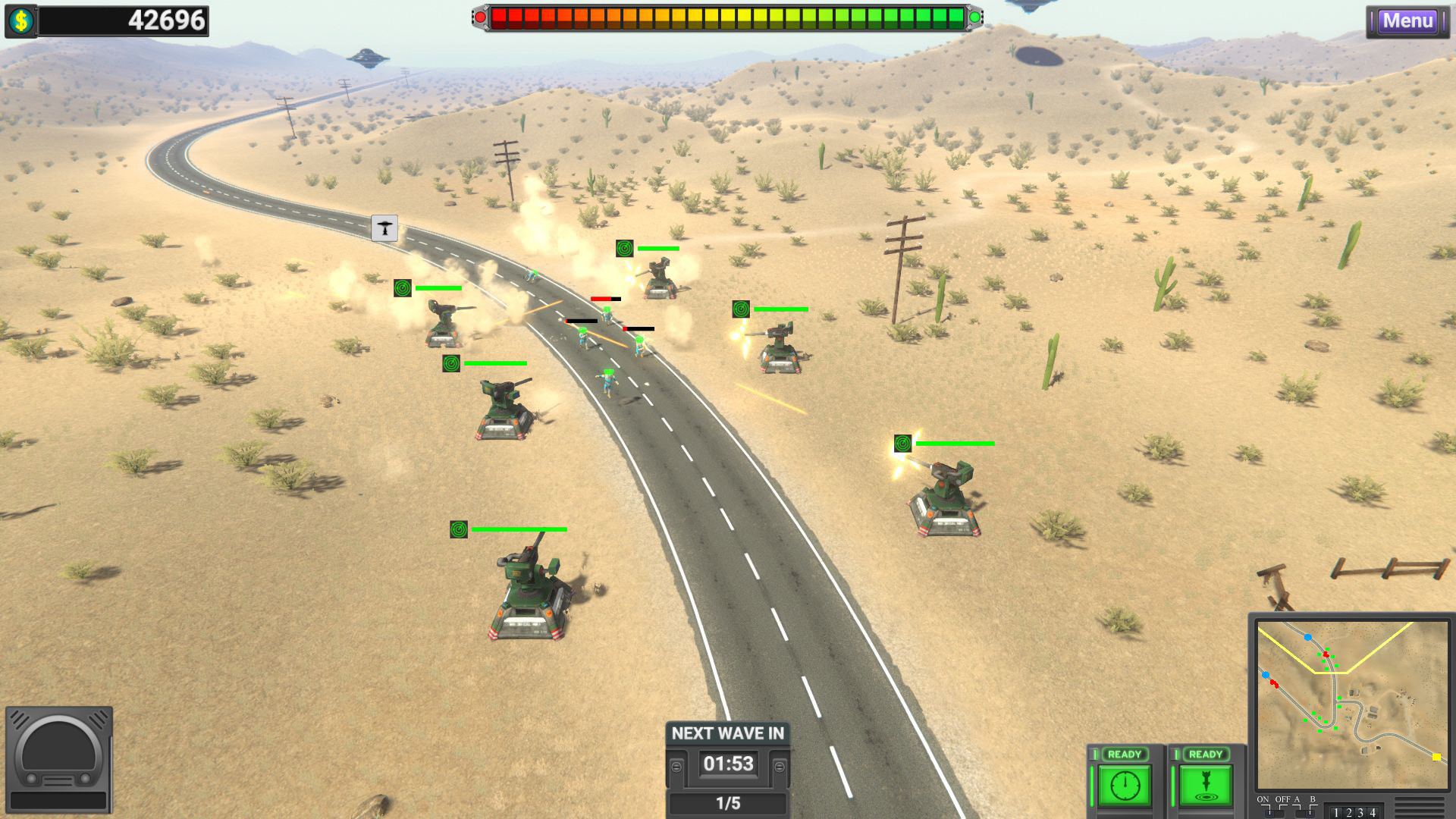
Task: Click the 1 2 3 4 counter display
Action: (1354, 813)
